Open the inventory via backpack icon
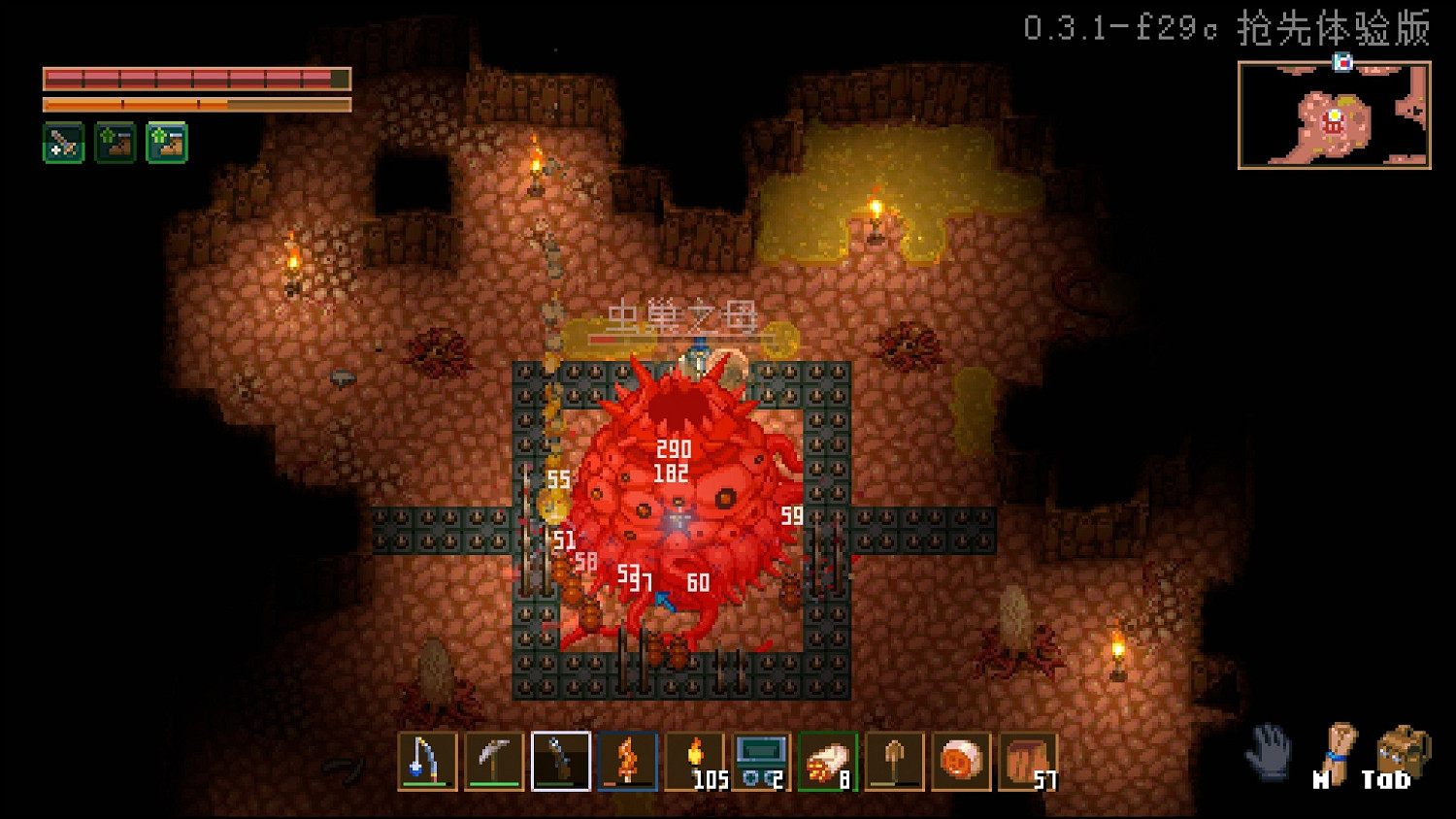This screenshot has width=1456, height=819. coord(1402,752)
